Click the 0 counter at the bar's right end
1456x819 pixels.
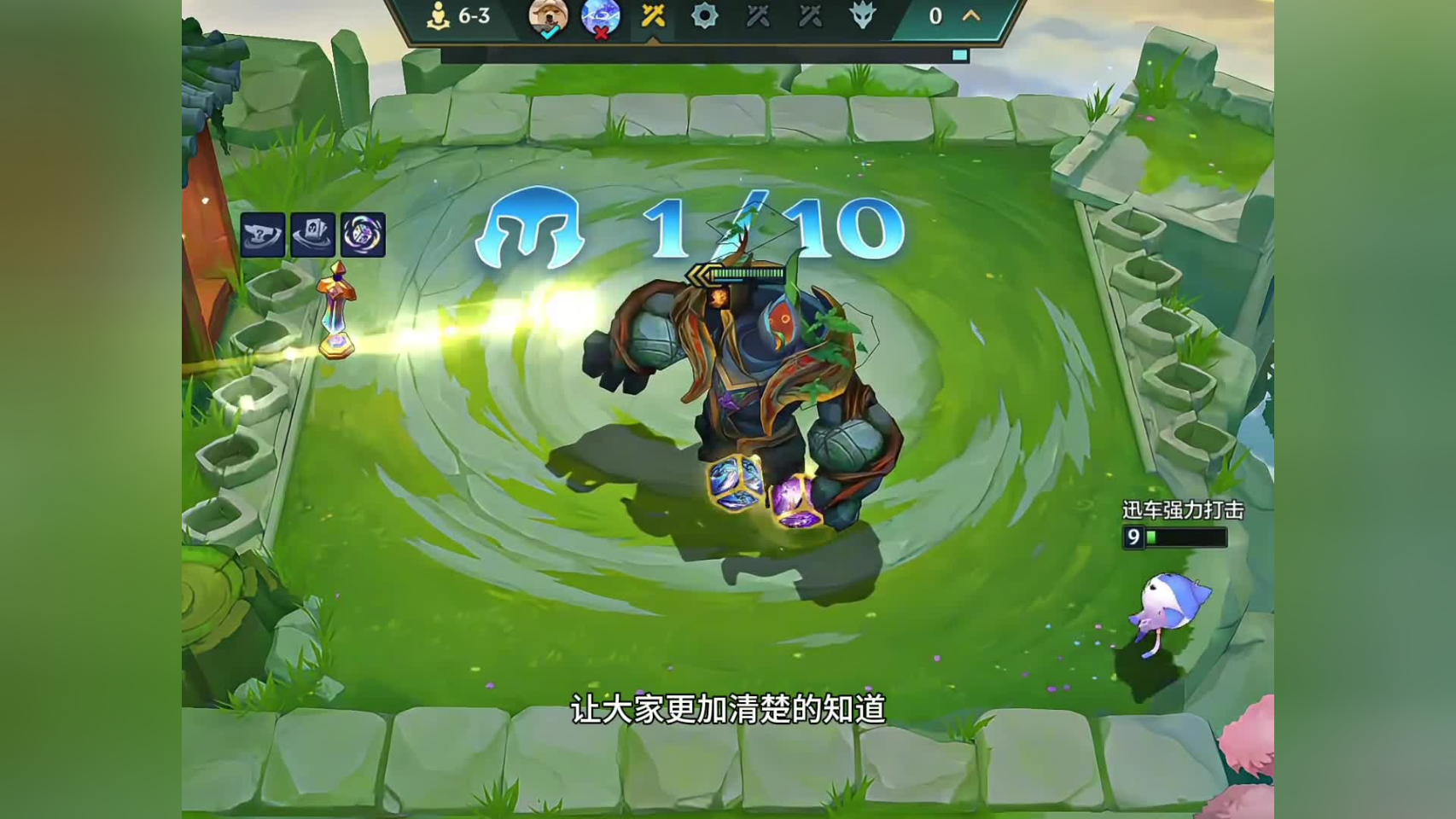[935, 15]
